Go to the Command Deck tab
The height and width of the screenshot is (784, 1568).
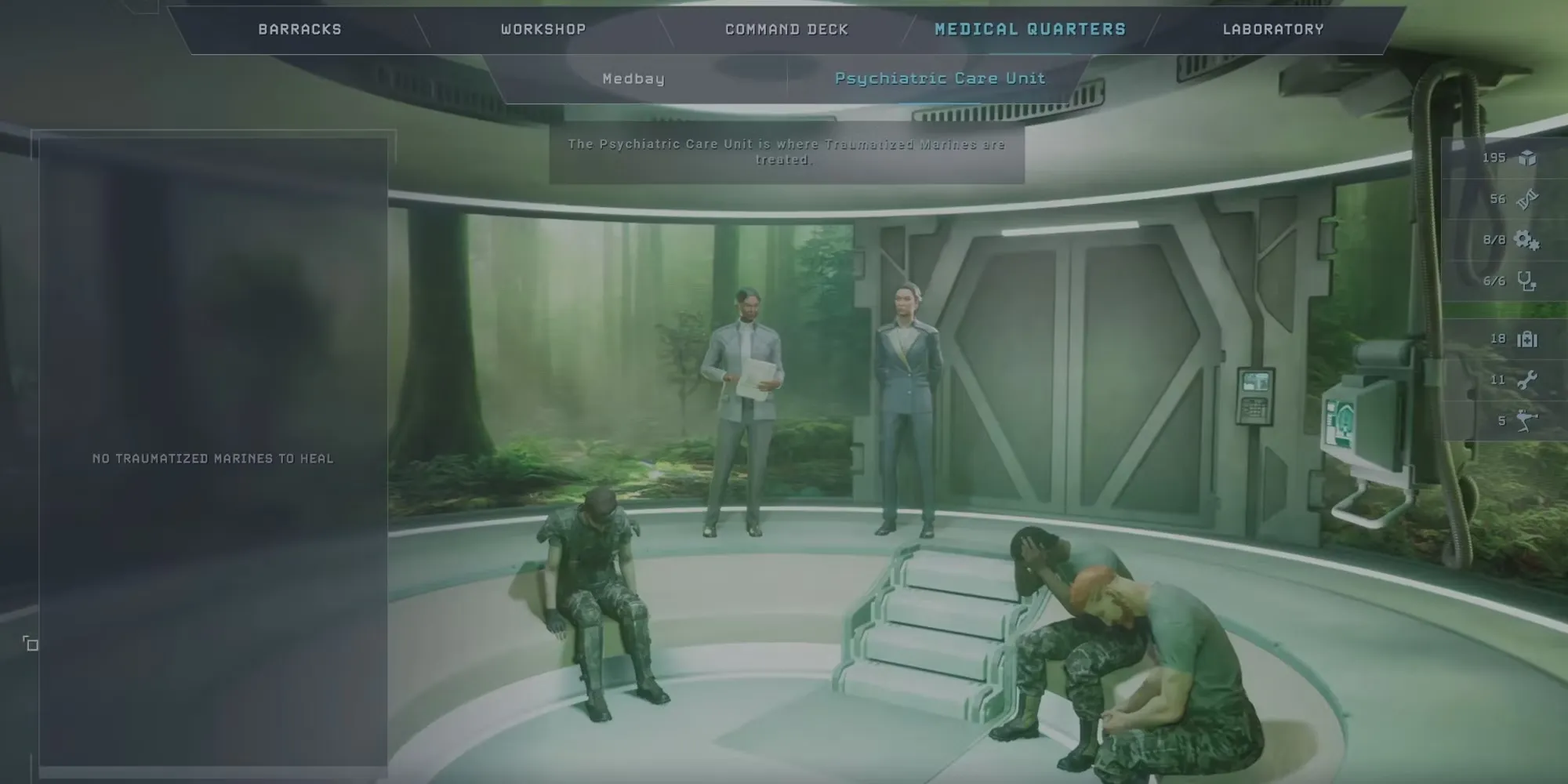click(x=786, y=30)
